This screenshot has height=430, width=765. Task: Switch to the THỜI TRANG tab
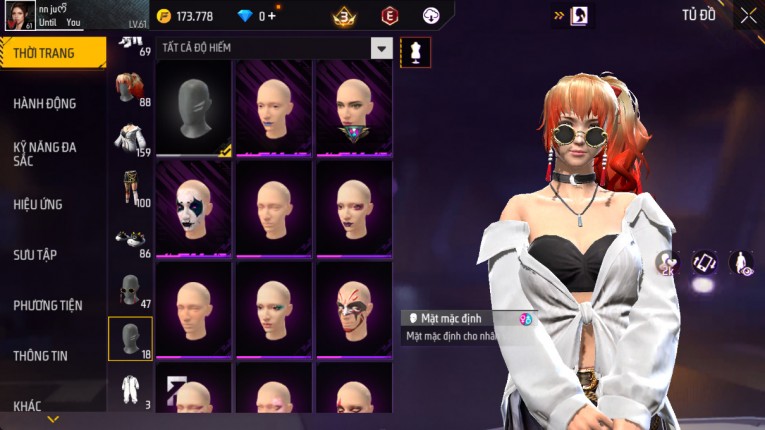click(x=50, y=53)
